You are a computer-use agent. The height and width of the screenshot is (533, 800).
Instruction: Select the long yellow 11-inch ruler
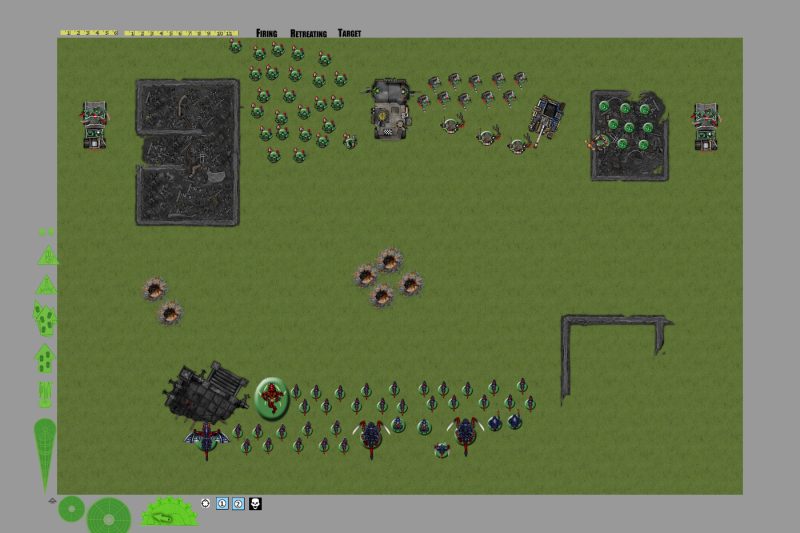coord(181,33)
